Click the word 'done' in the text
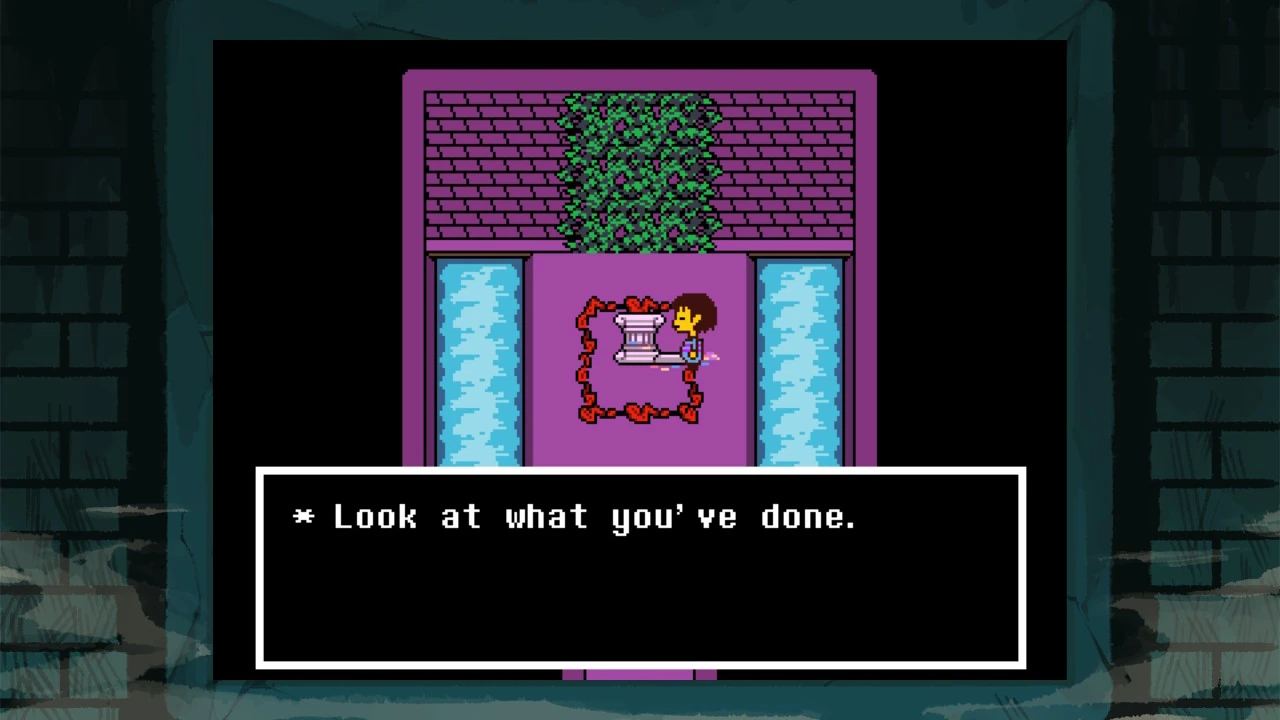The image size is (1280, 720). pyautogui.click(x=806, y=517)
